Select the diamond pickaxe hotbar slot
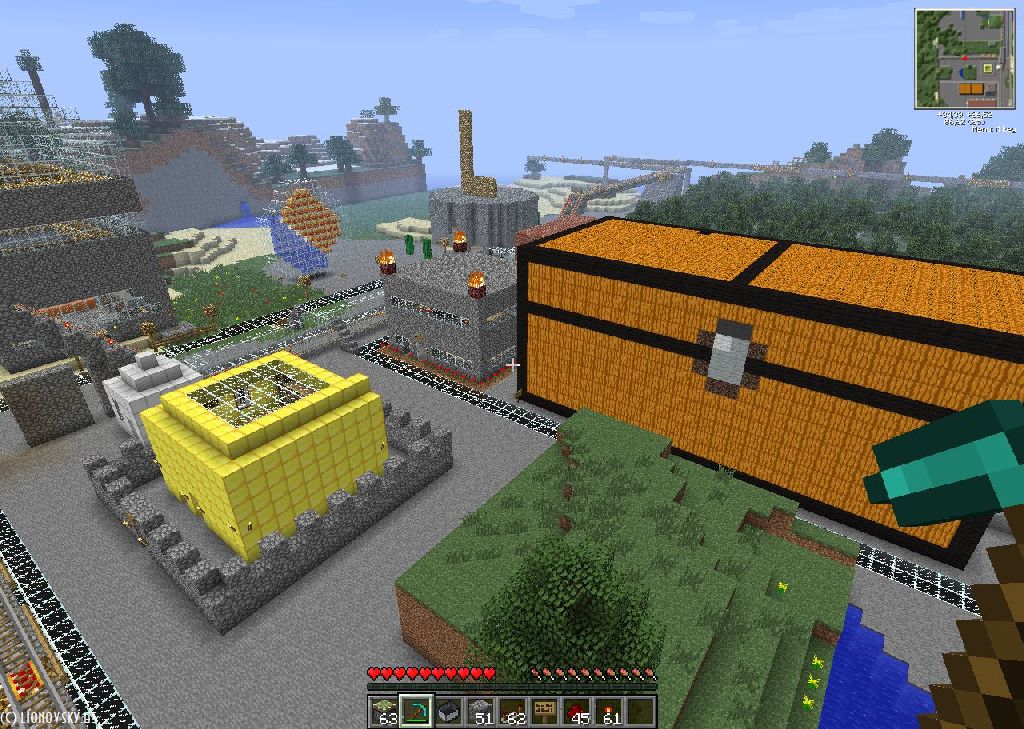This screenshot has width=1024, height=729. [416, 711]
